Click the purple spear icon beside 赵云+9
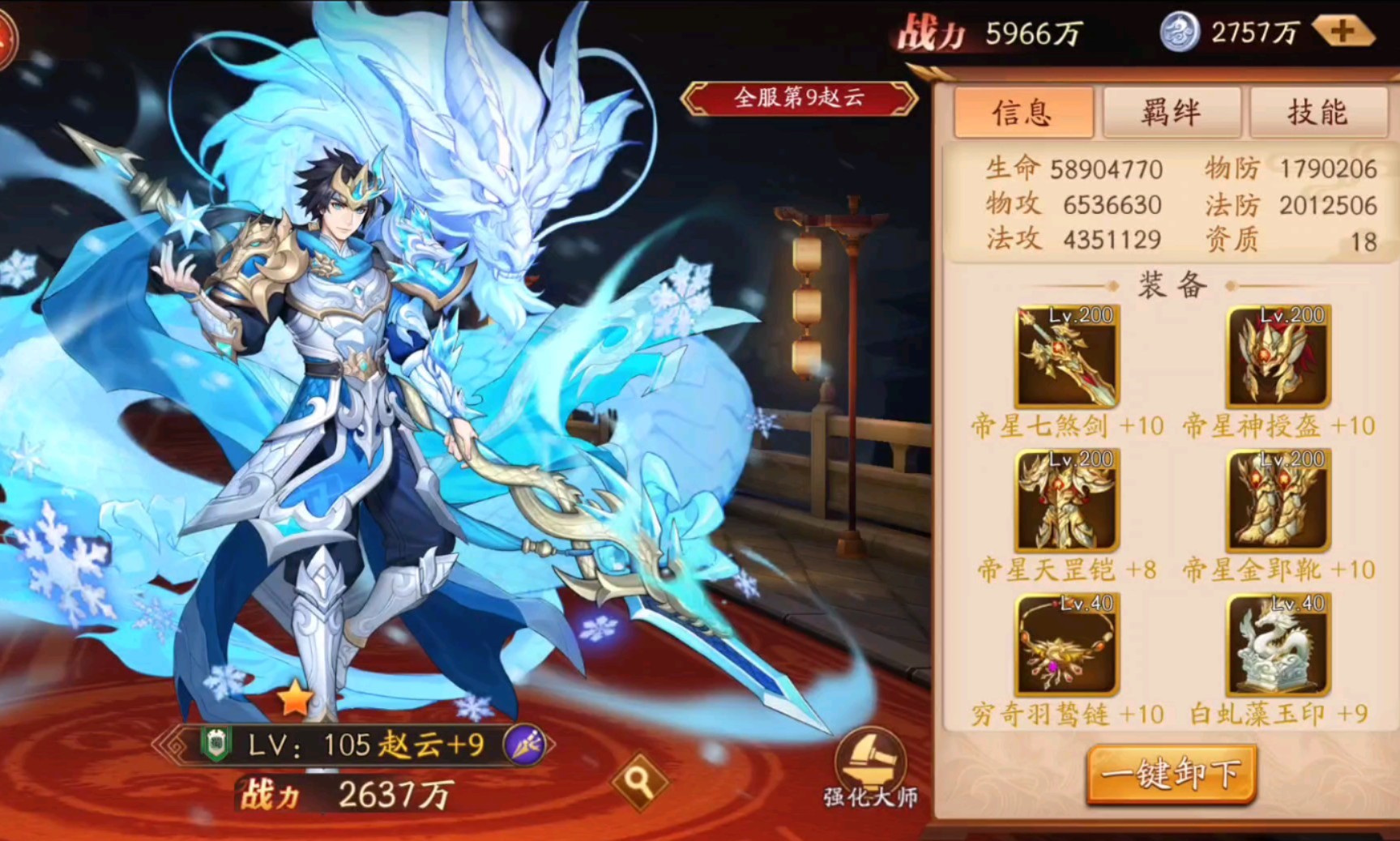 tap(524, 745)
